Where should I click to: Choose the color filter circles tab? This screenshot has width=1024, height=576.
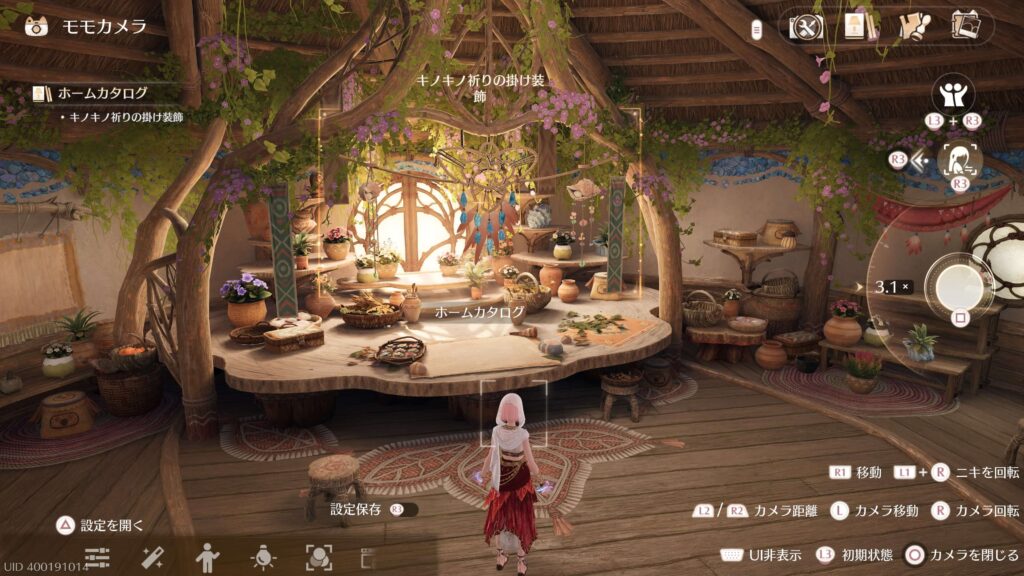(318, 557)
